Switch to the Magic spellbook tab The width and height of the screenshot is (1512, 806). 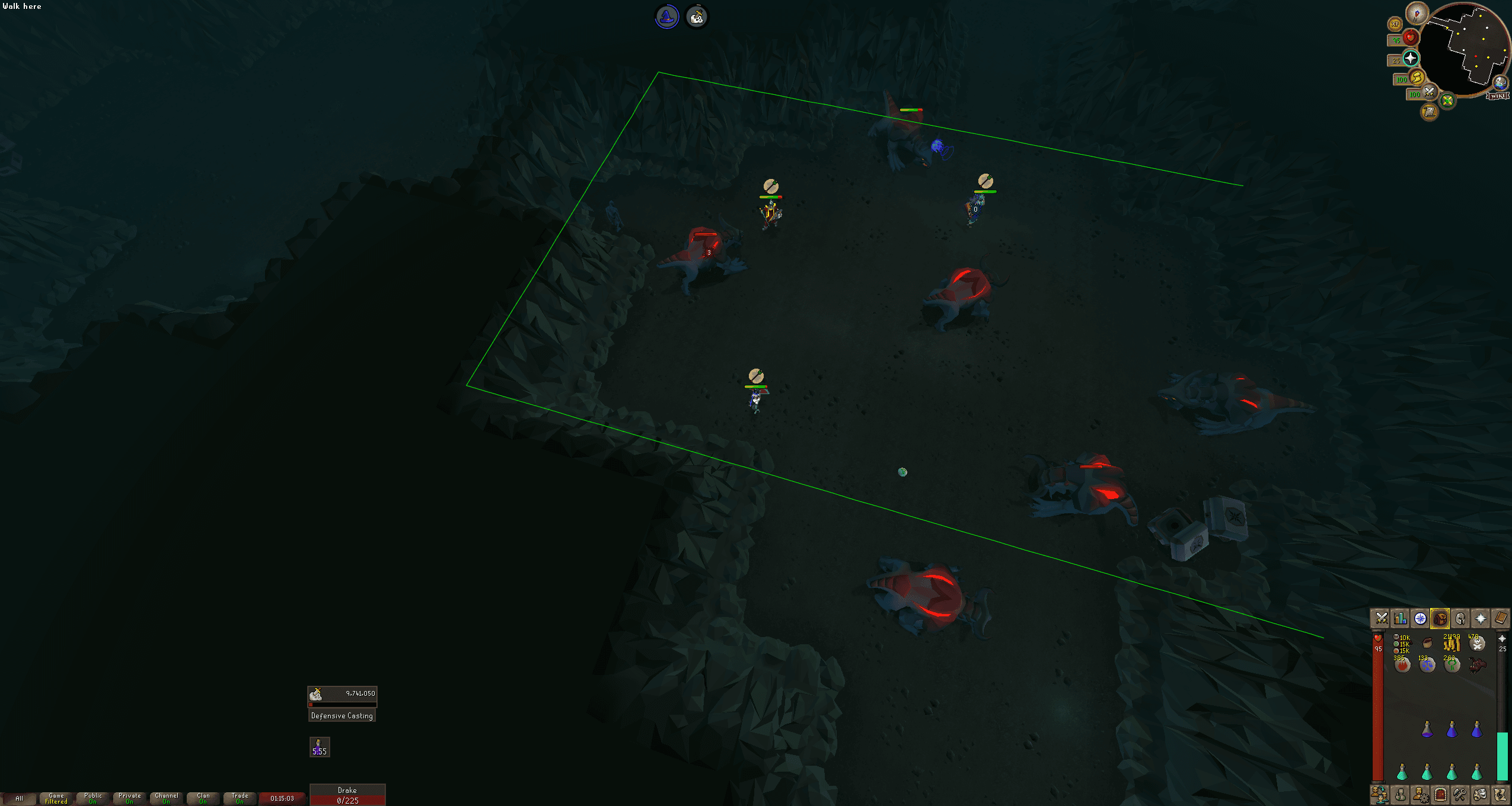coord(1501,618)
